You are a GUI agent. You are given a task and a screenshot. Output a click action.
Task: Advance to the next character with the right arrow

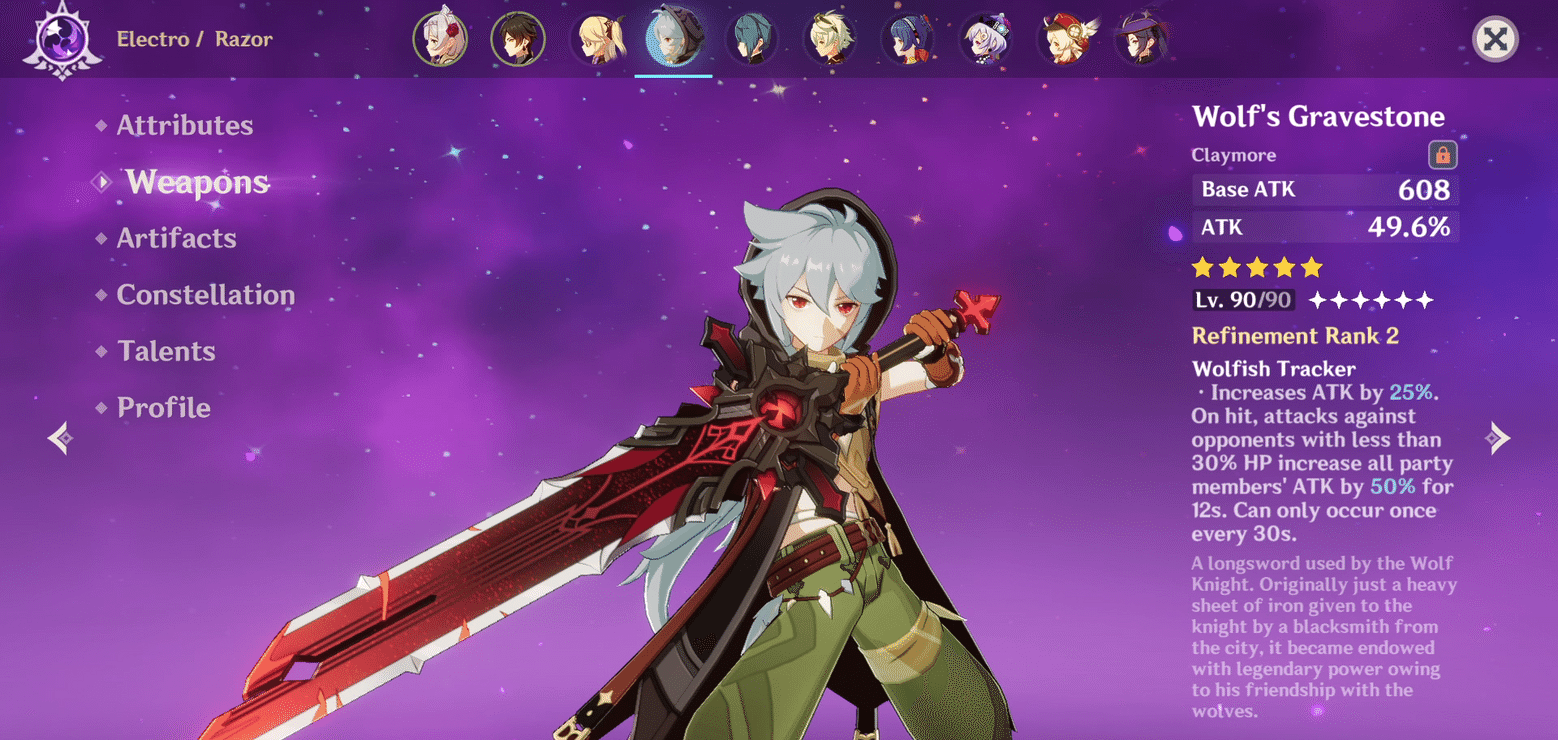pos(1499,437)
